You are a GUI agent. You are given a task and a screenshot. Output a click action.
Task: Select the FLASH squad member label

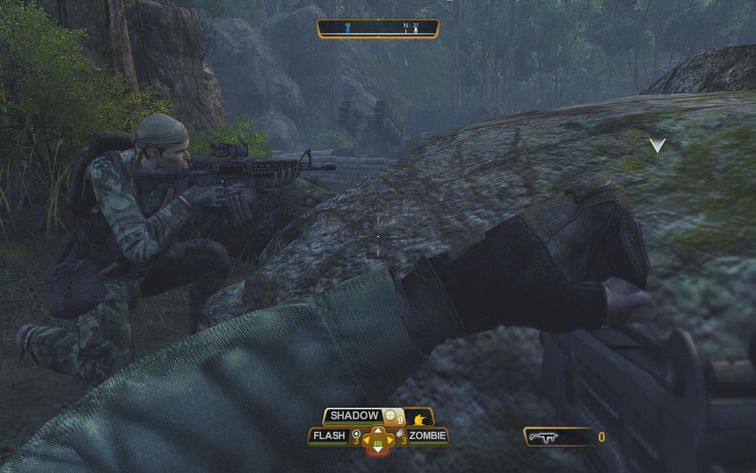pyautogui.click(x=329, y=436)
